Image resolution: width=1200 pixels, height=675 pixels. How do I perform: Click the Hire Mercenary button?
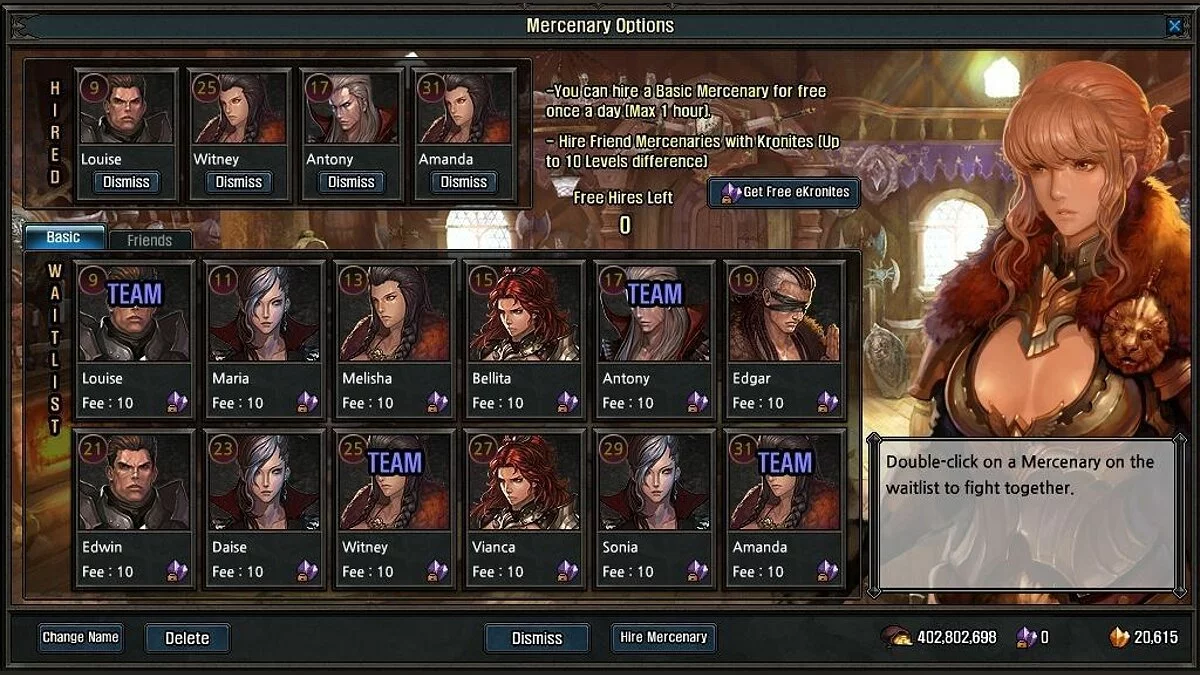663,637
